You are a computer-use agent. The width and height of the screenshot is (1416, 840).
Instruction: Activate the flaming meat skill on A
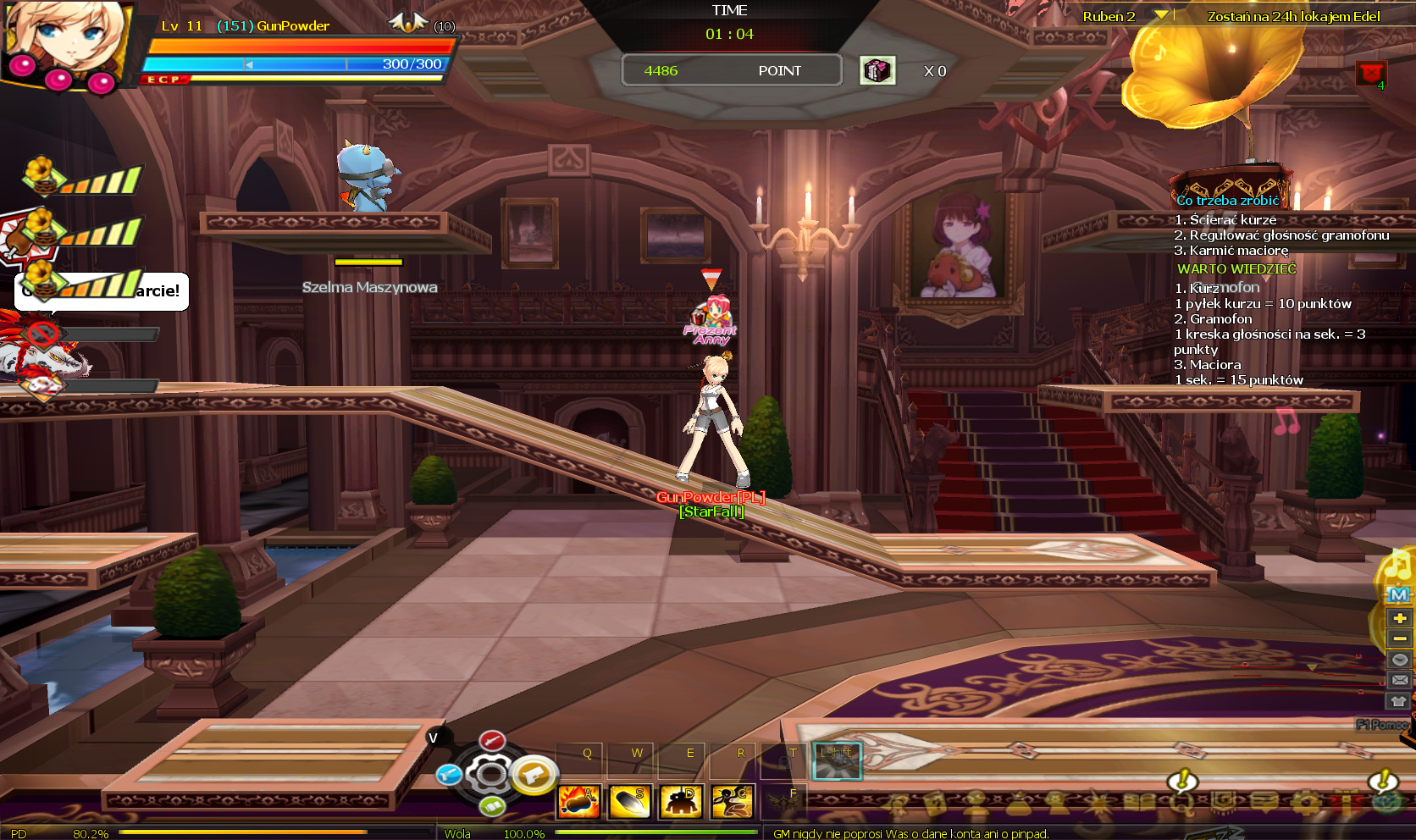(578, 801)
